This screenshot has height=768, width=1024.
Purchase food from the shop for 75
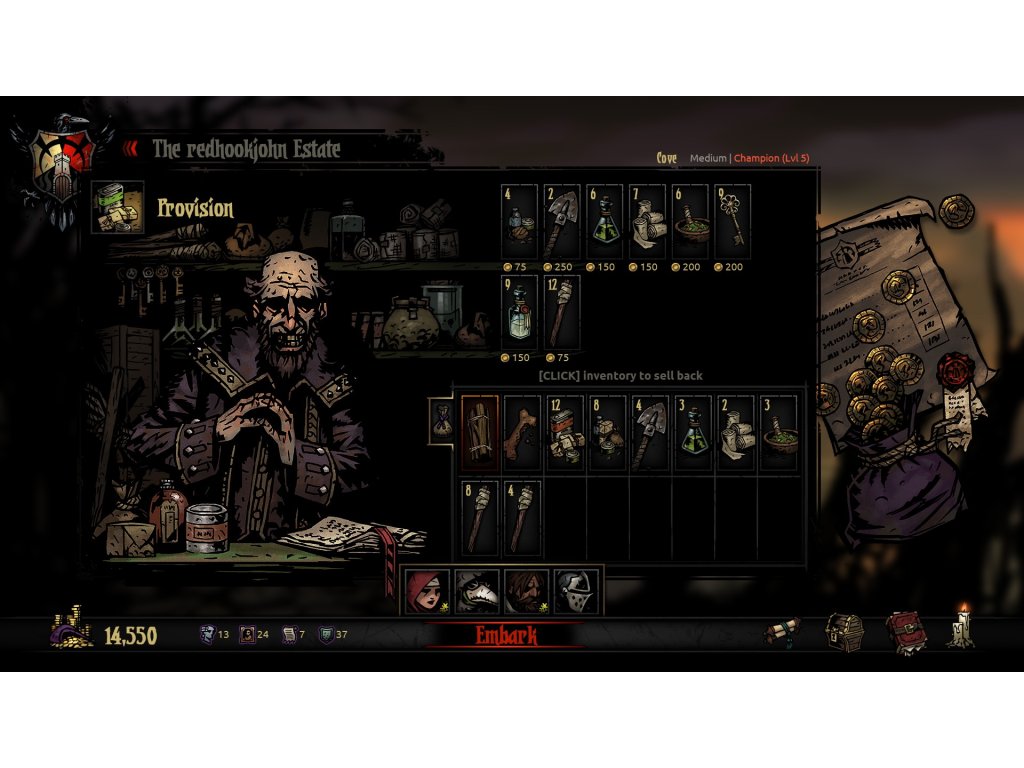point(518,221)
